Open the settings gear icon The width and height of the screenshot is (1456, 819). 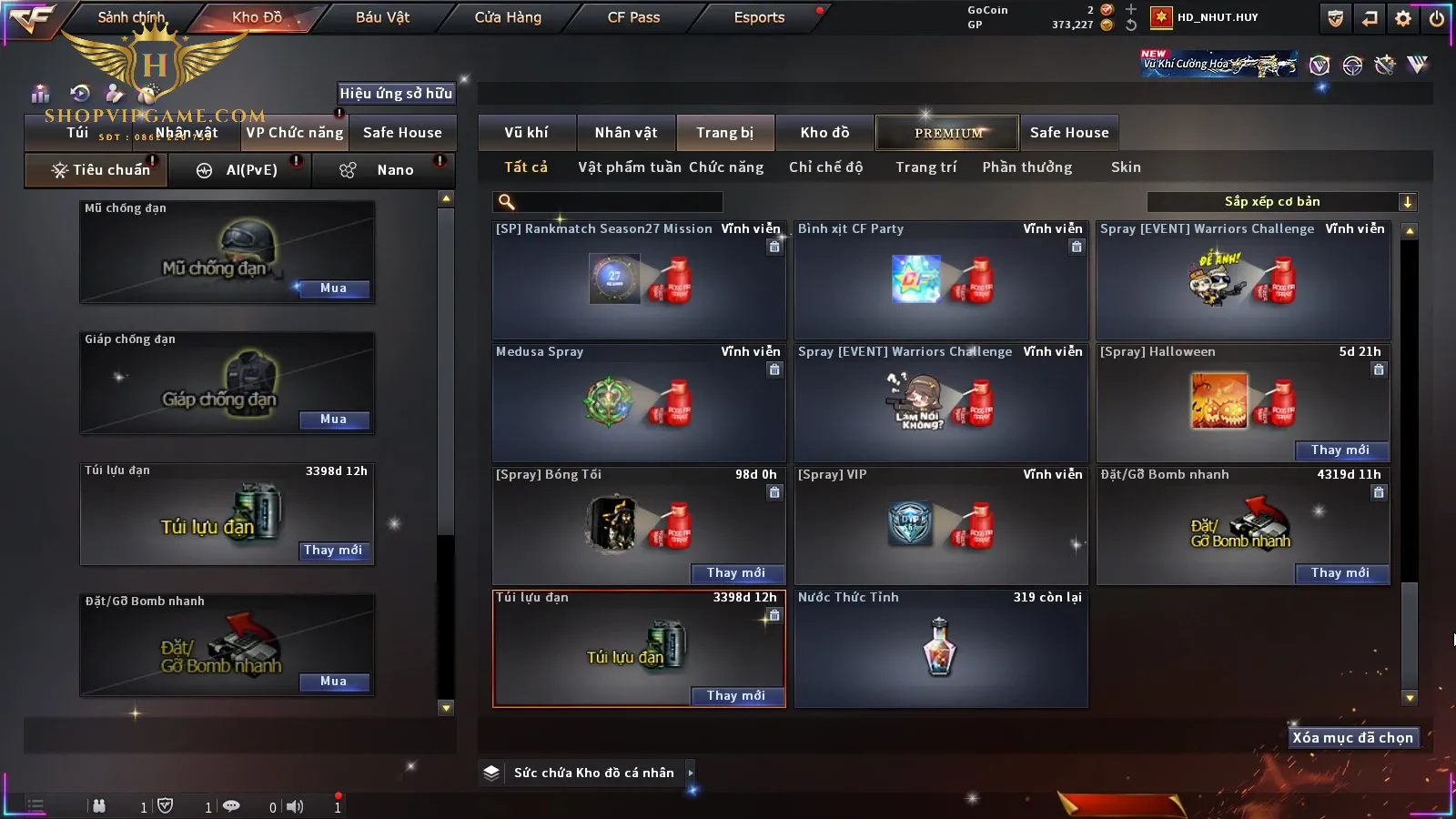1403,18
